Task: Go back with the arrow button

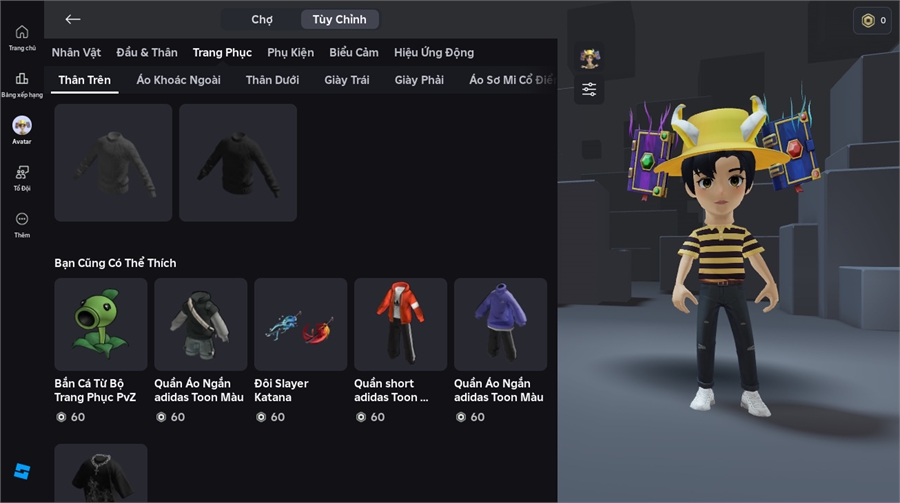Action: click(73, 19)
